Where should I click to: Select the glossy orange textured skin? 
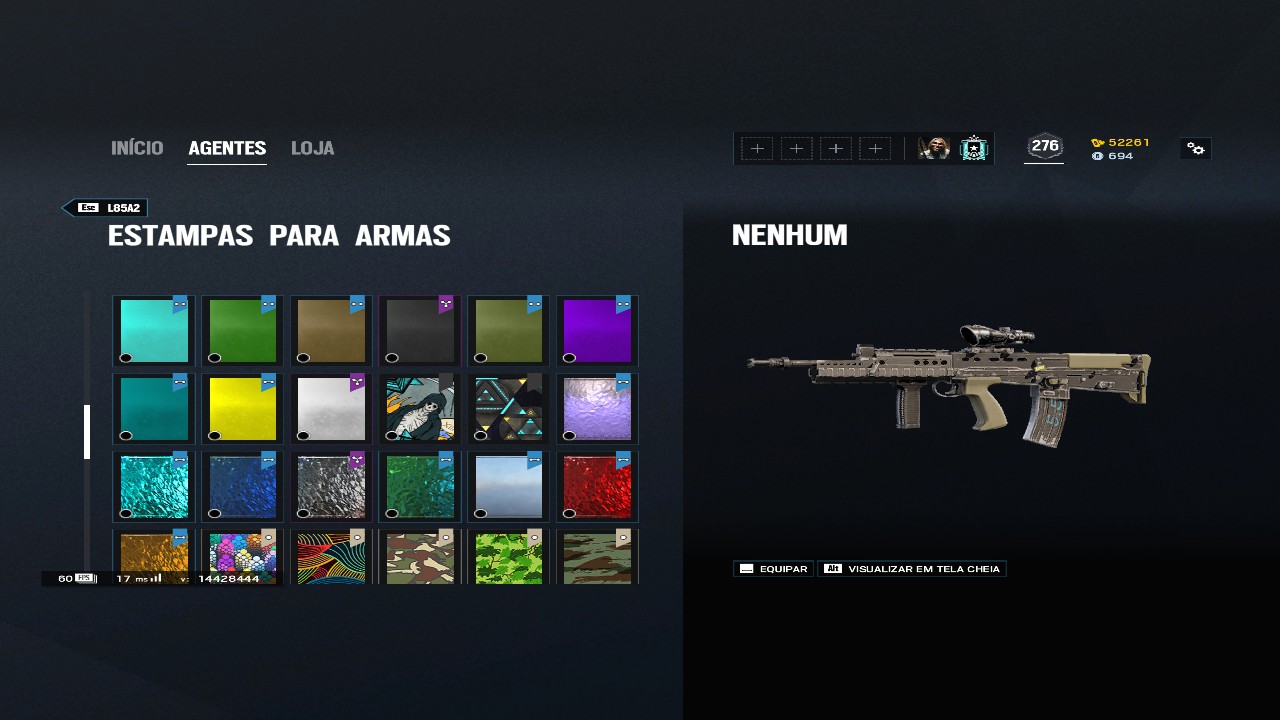coord(153,558)
